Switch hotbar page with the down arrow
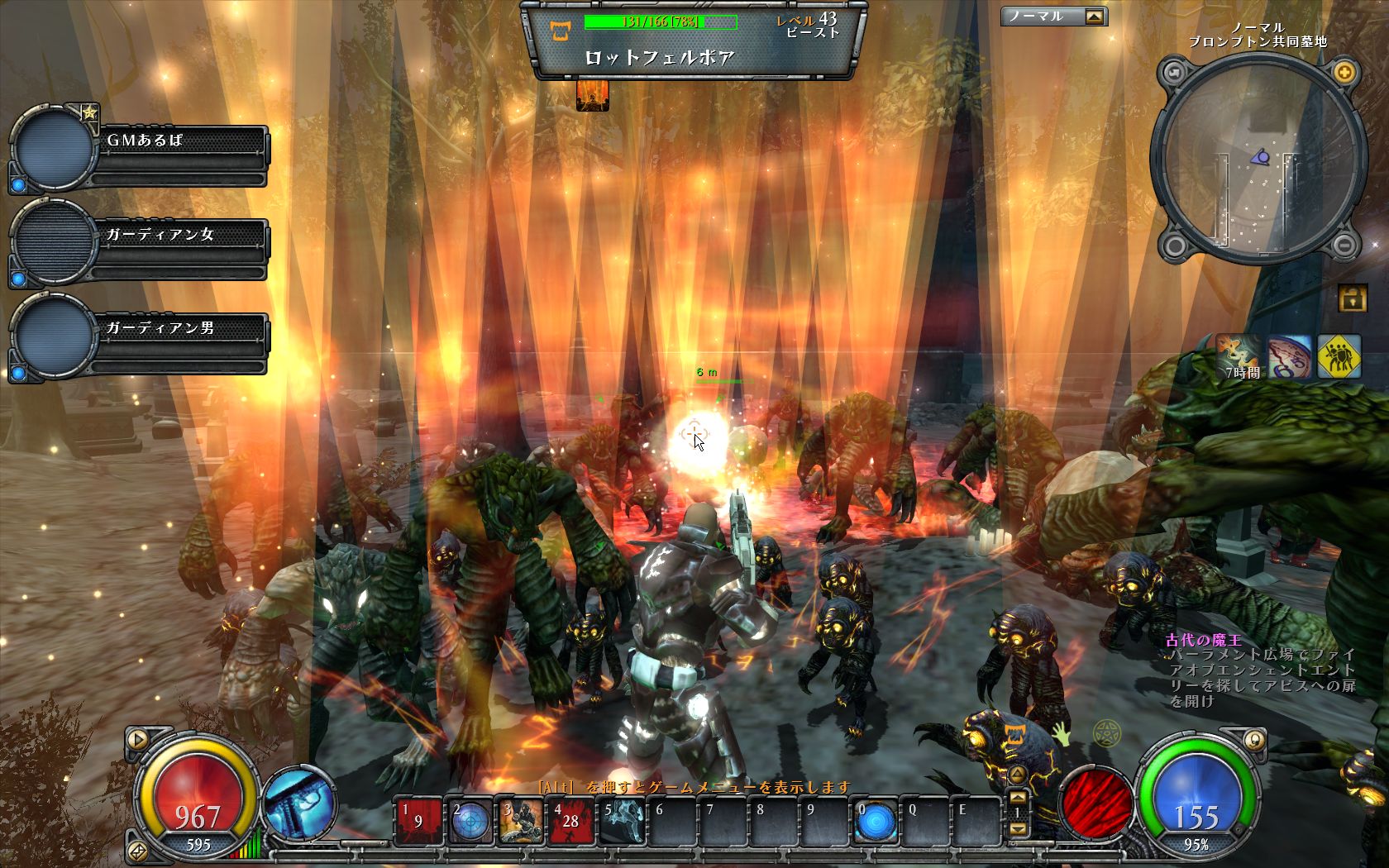1389x868 pixels. coord(1019,828)
